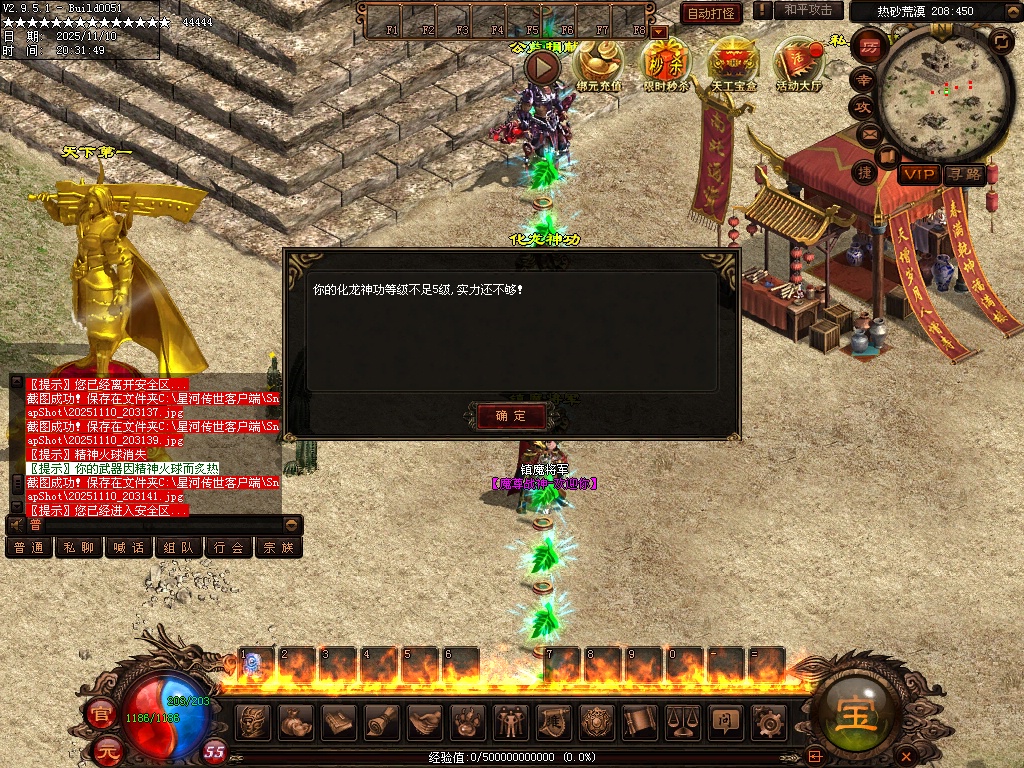This screenshot has width=1024, height=768.
Task: Open the 天工宝盒 treasure box icon
Action: (733, 63)
